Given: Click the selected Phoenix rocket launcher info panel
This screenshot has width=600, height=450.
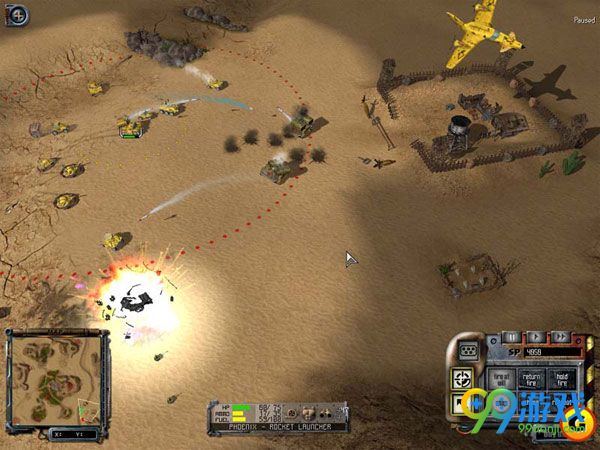Looking at the screenshot, I should click(x=278, y=413).
